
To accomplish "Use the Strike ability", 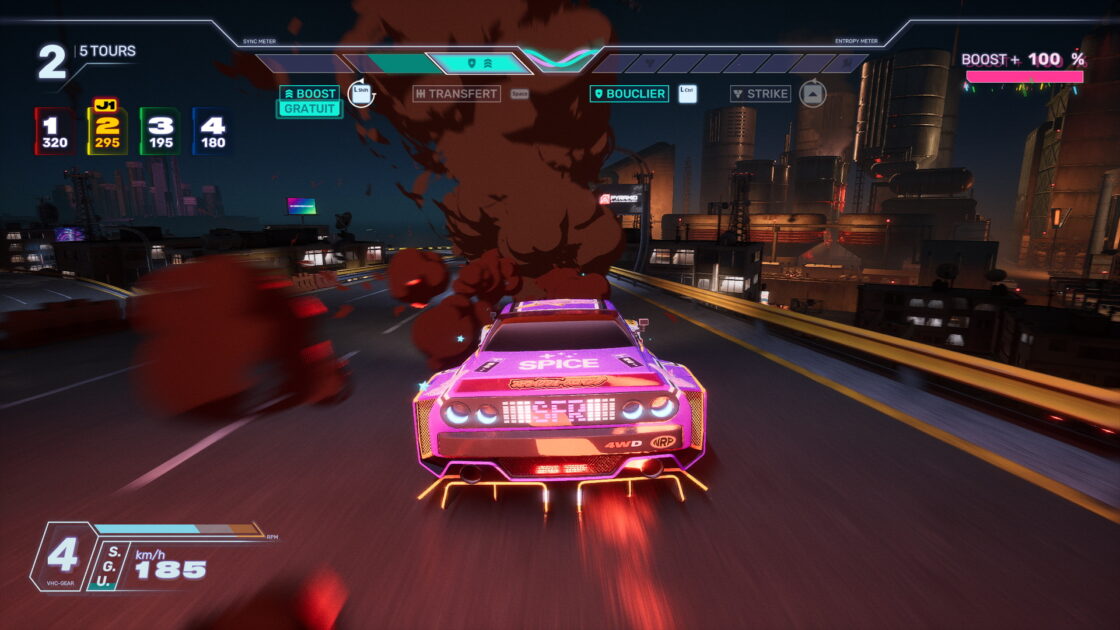I will 760,94.
